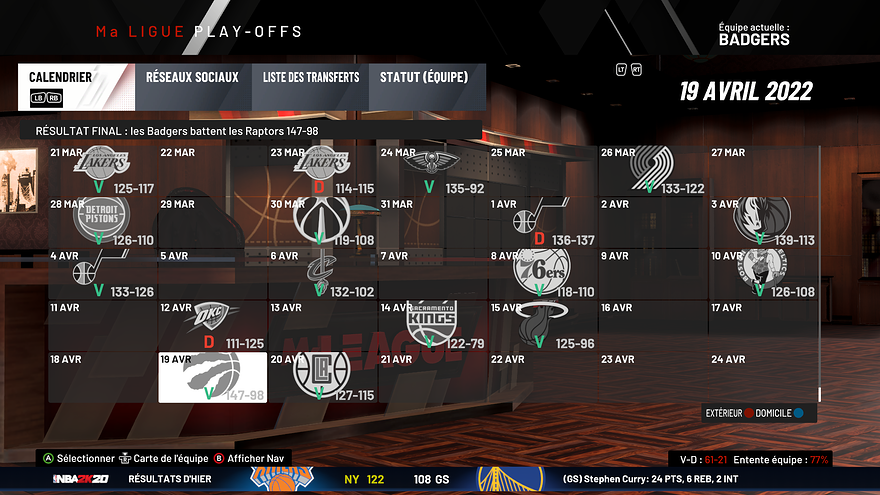Choose the 12 AVR OKC Thunder game
The width and height of the screenshot is (880, 495).
click(x=213, y=325)
